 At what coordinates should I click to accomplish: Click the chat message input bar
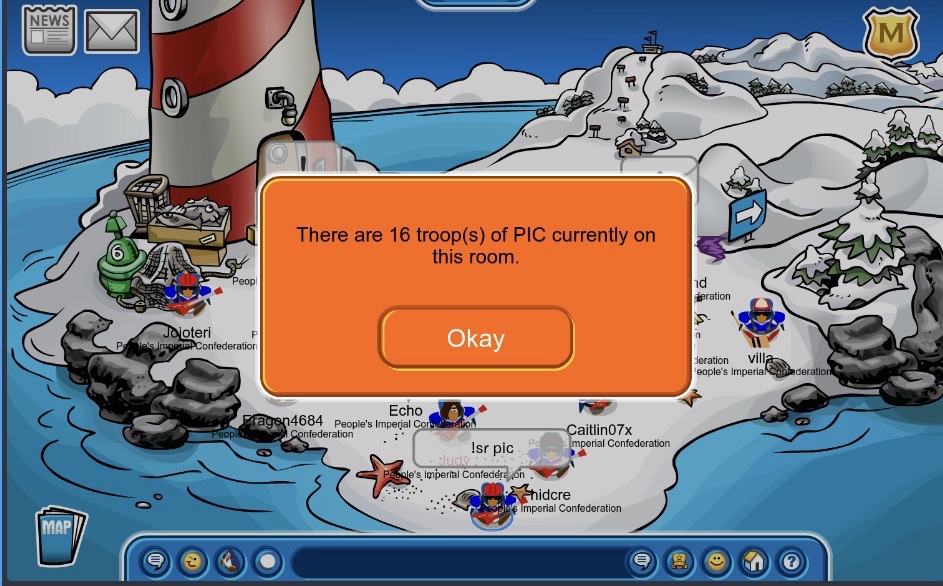pos(455,561)
